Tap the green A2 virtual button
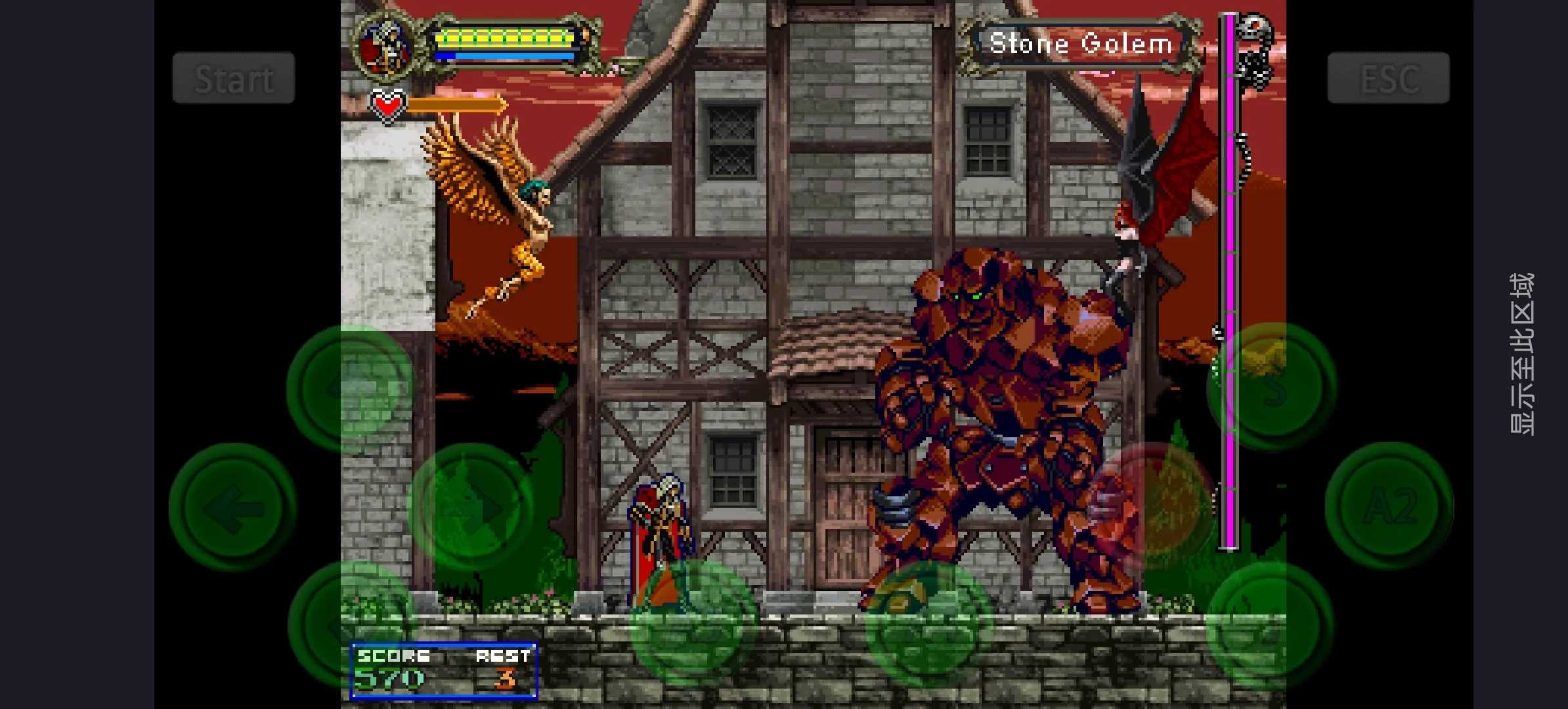 point(1389,505)
